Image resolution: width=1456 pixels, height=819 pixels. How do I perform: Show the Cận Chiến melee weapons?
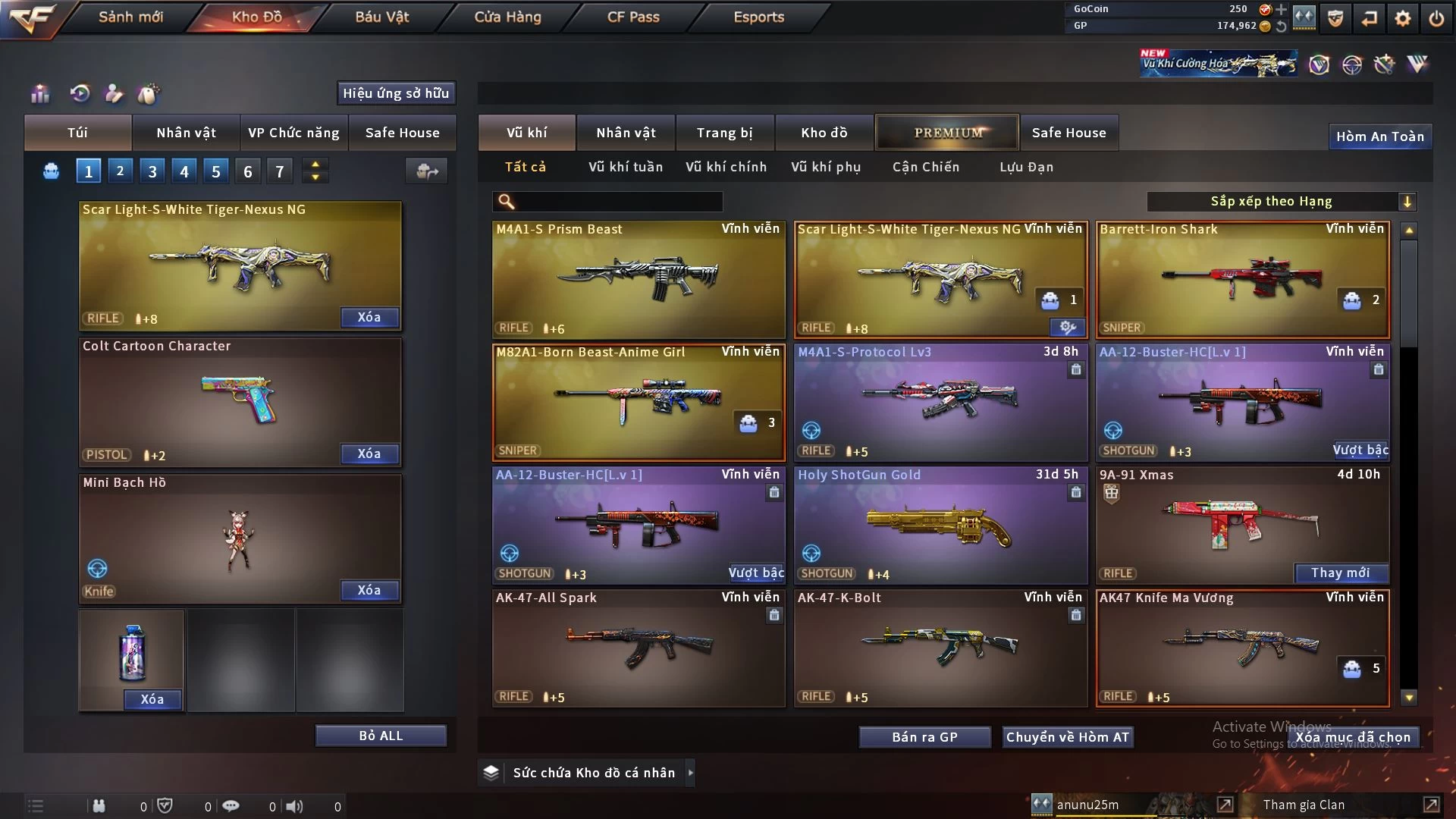[925, 167]
